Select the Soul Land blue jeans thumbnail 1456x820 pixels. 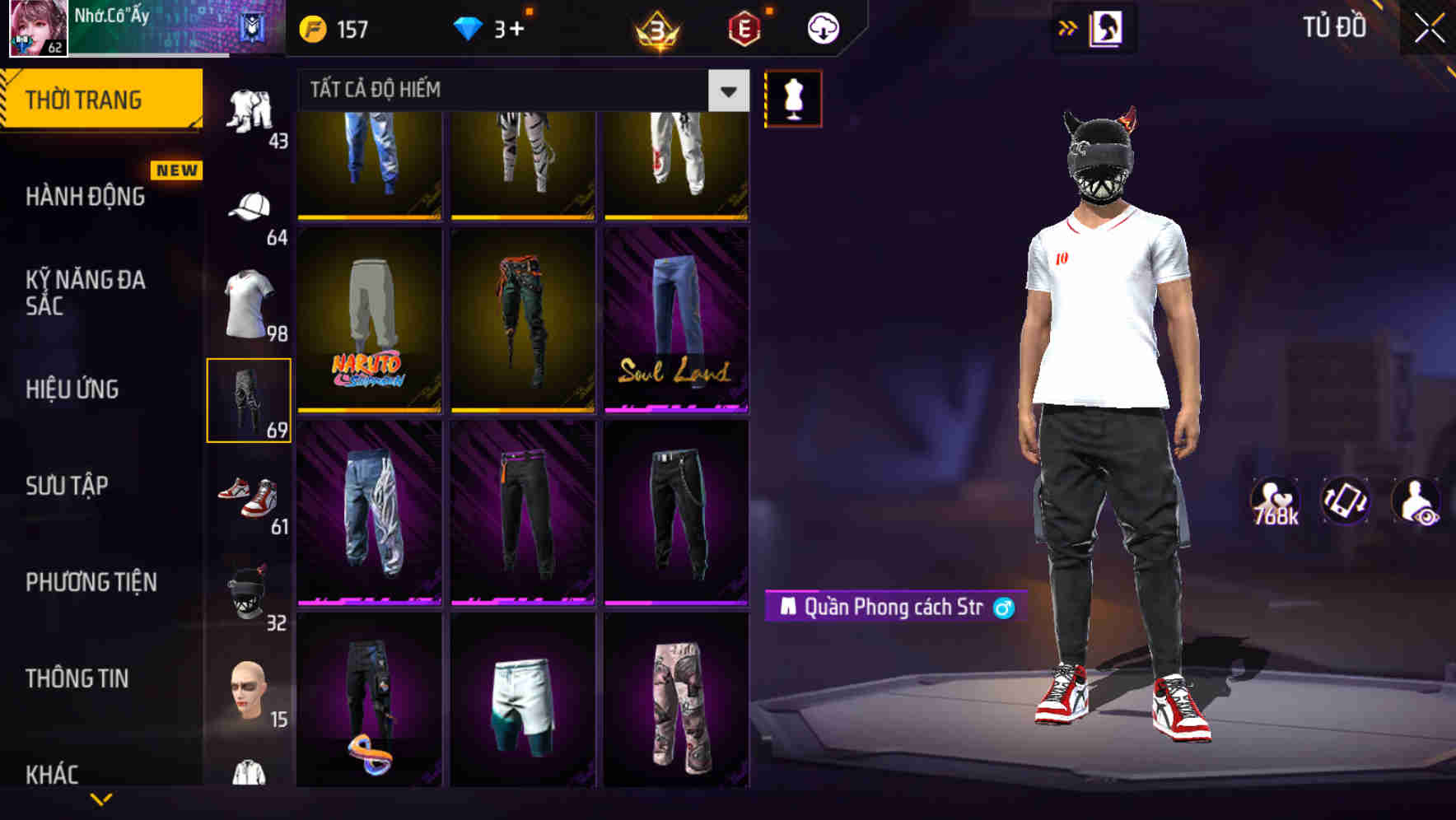coord(675,321)
